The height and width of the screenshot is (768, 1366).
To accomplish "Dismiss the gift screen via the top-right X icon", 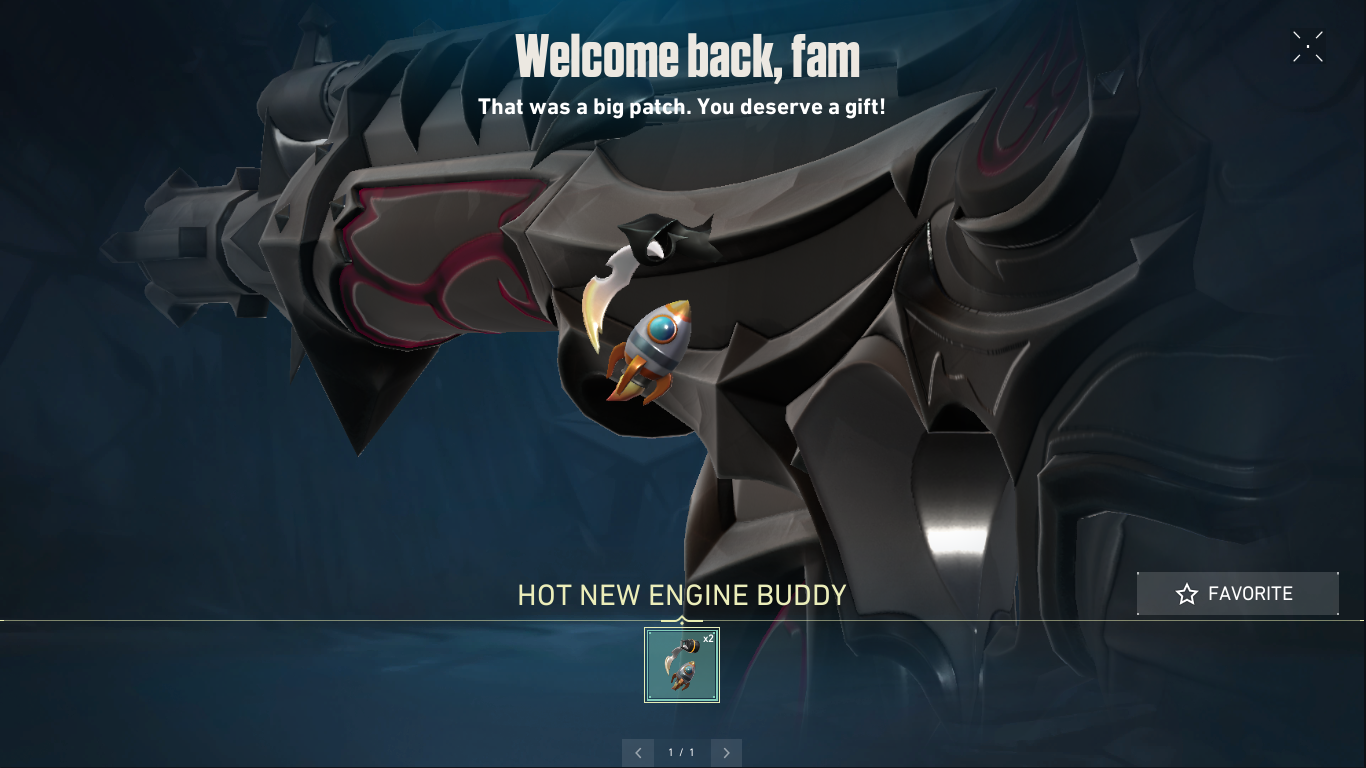I will pyautogui.click(x=1308, y=46).
